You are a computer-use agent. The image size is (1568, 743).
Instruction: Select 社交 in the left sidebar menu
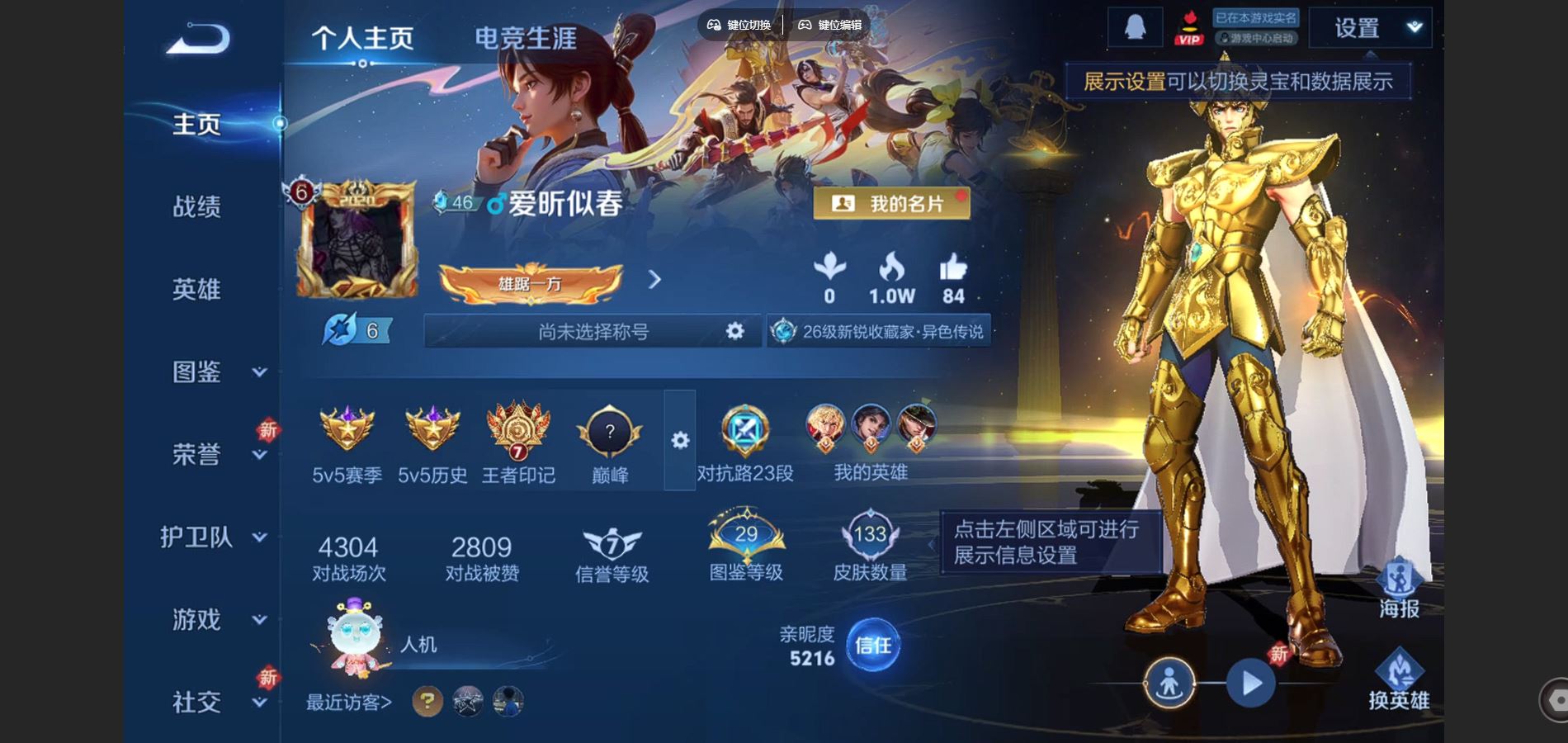pyautogui.click(x=196, y=702)
